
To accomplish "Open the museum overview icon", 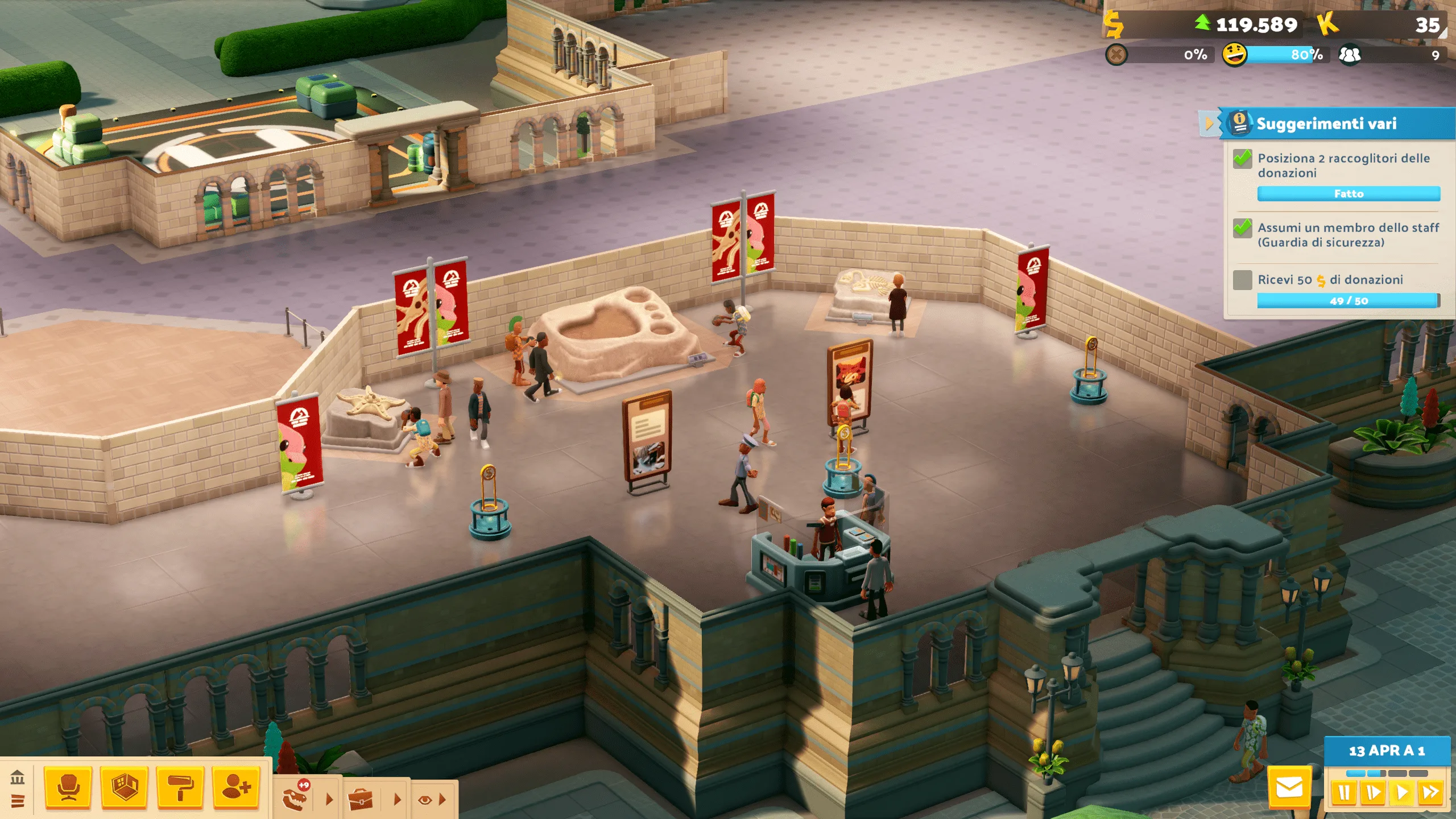I will [18, 776].
